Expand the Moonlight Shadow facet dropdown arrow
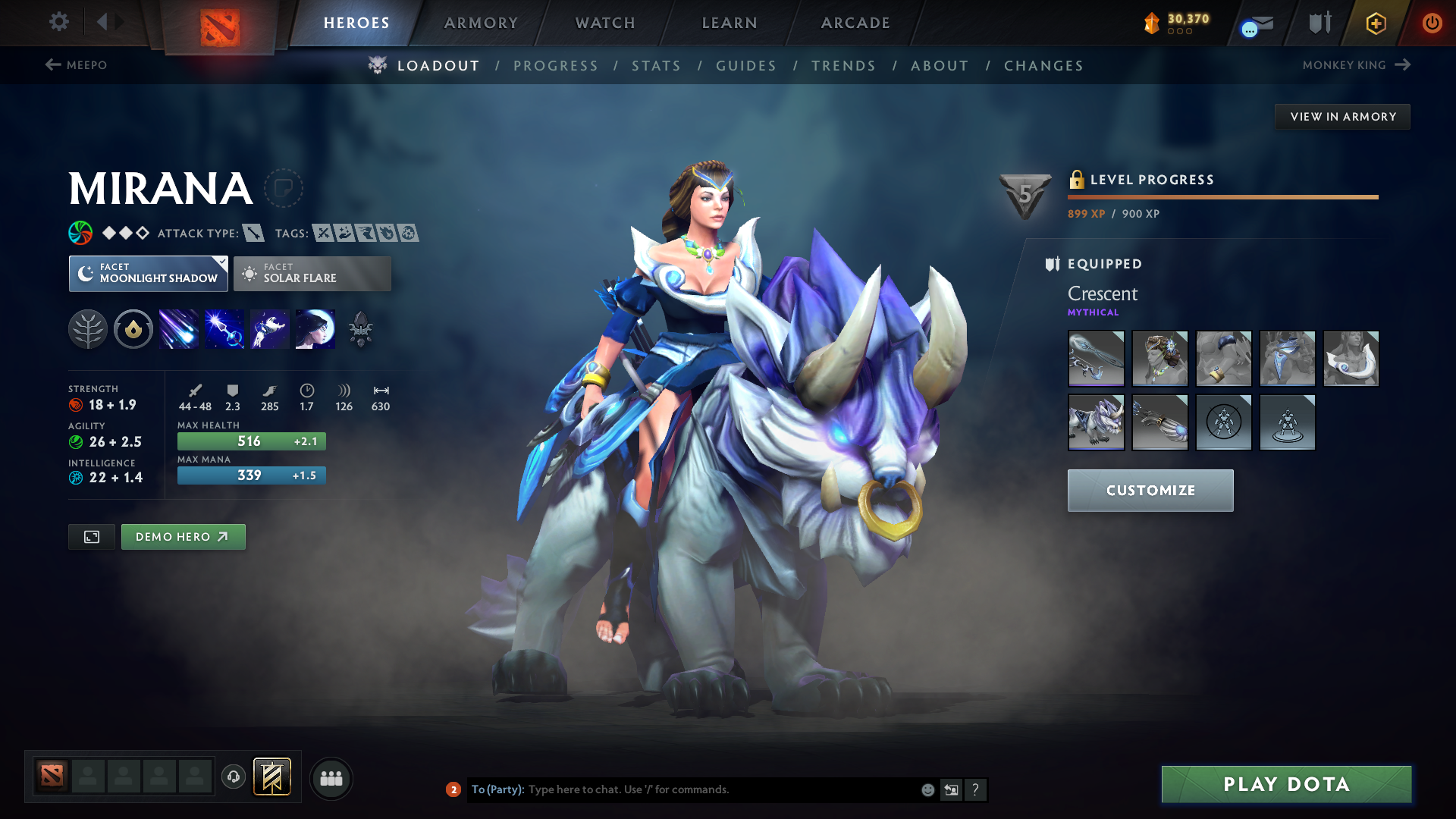 pyautogui.click(x=221, y=262)
